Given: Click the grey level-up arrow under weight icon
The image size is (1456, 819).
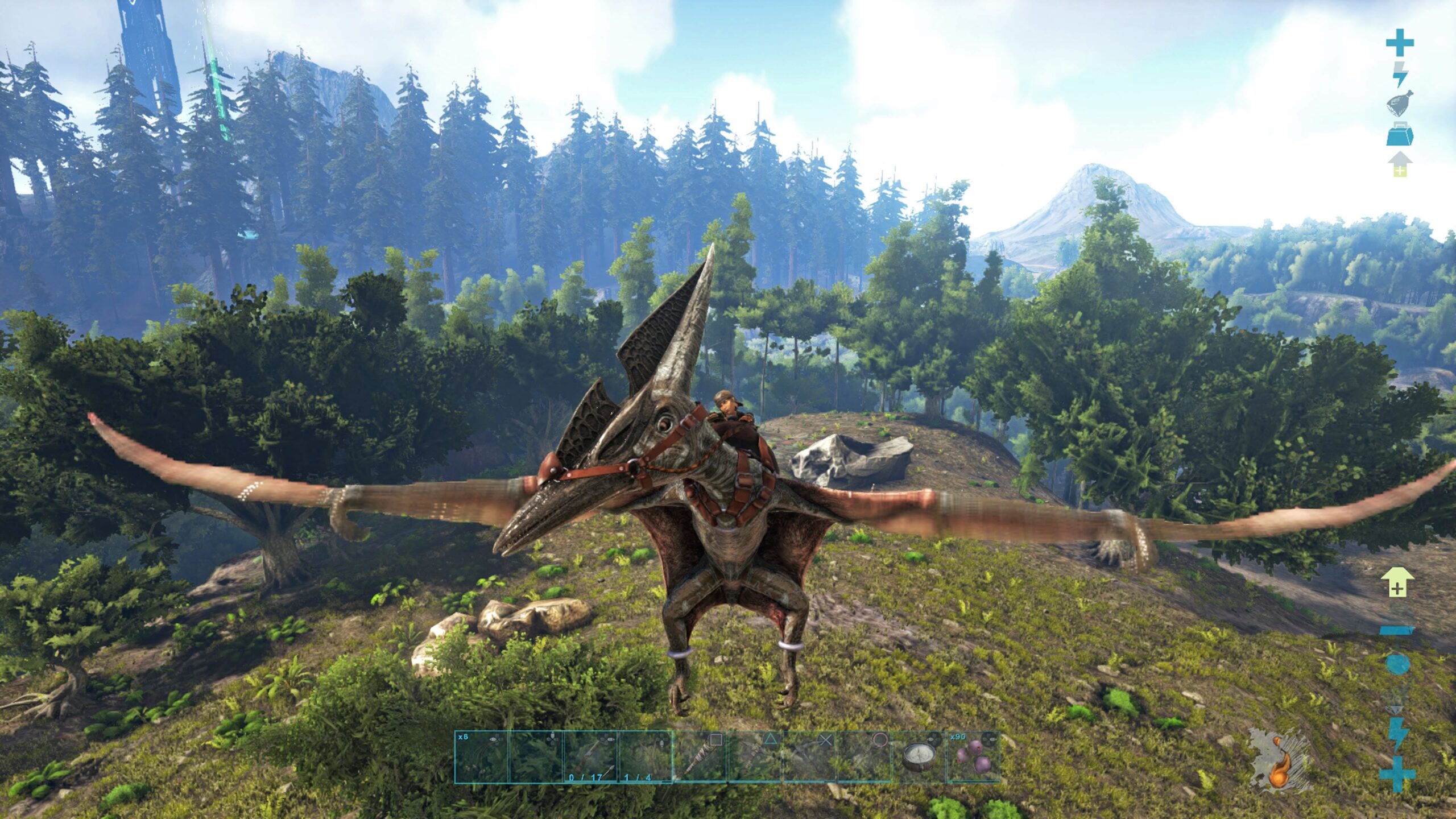Looking at the screenshot, I should click(x=1399, y=164).
